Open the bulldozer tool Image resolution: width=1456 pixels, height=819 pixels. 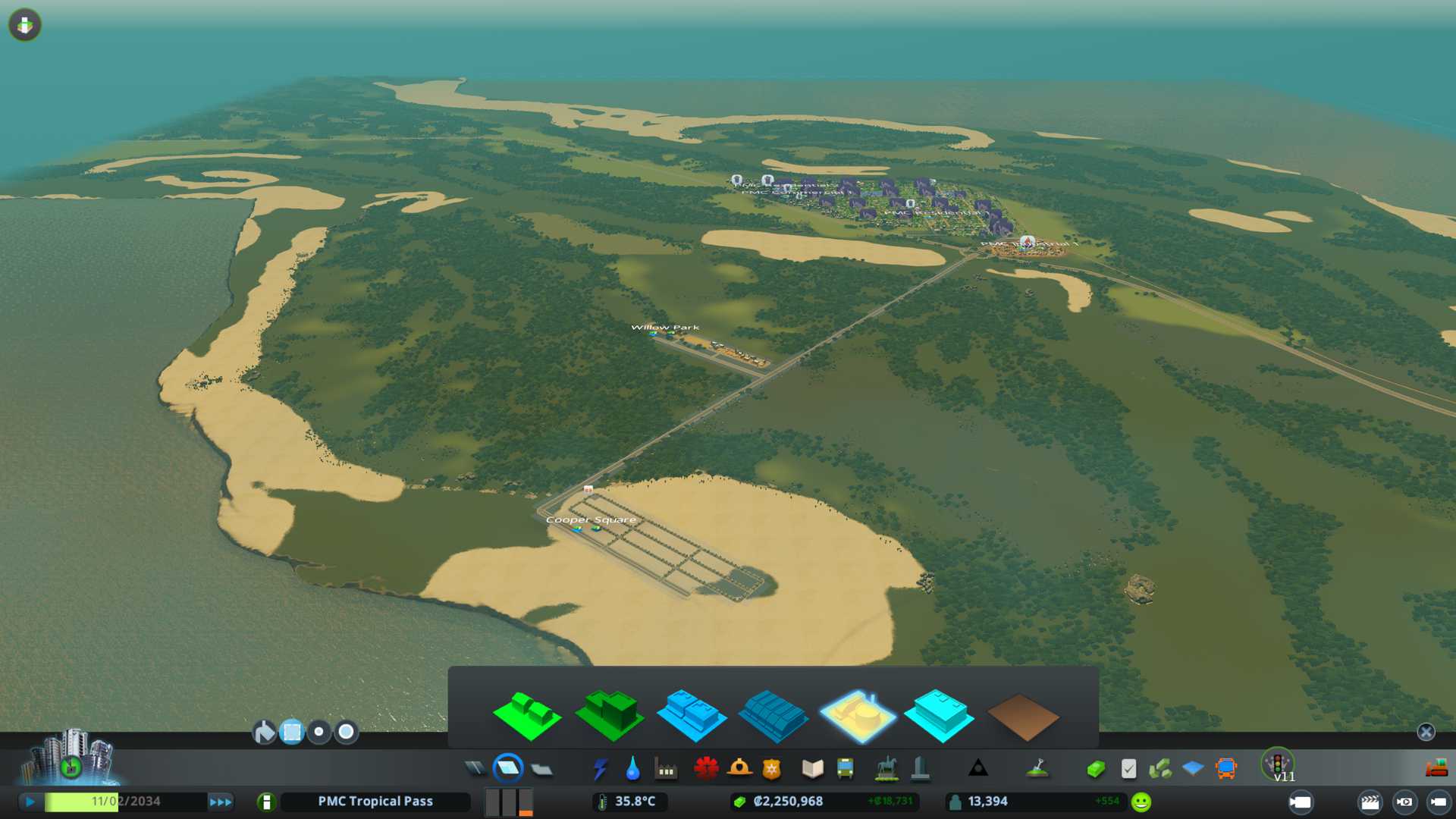(1436, 768)
